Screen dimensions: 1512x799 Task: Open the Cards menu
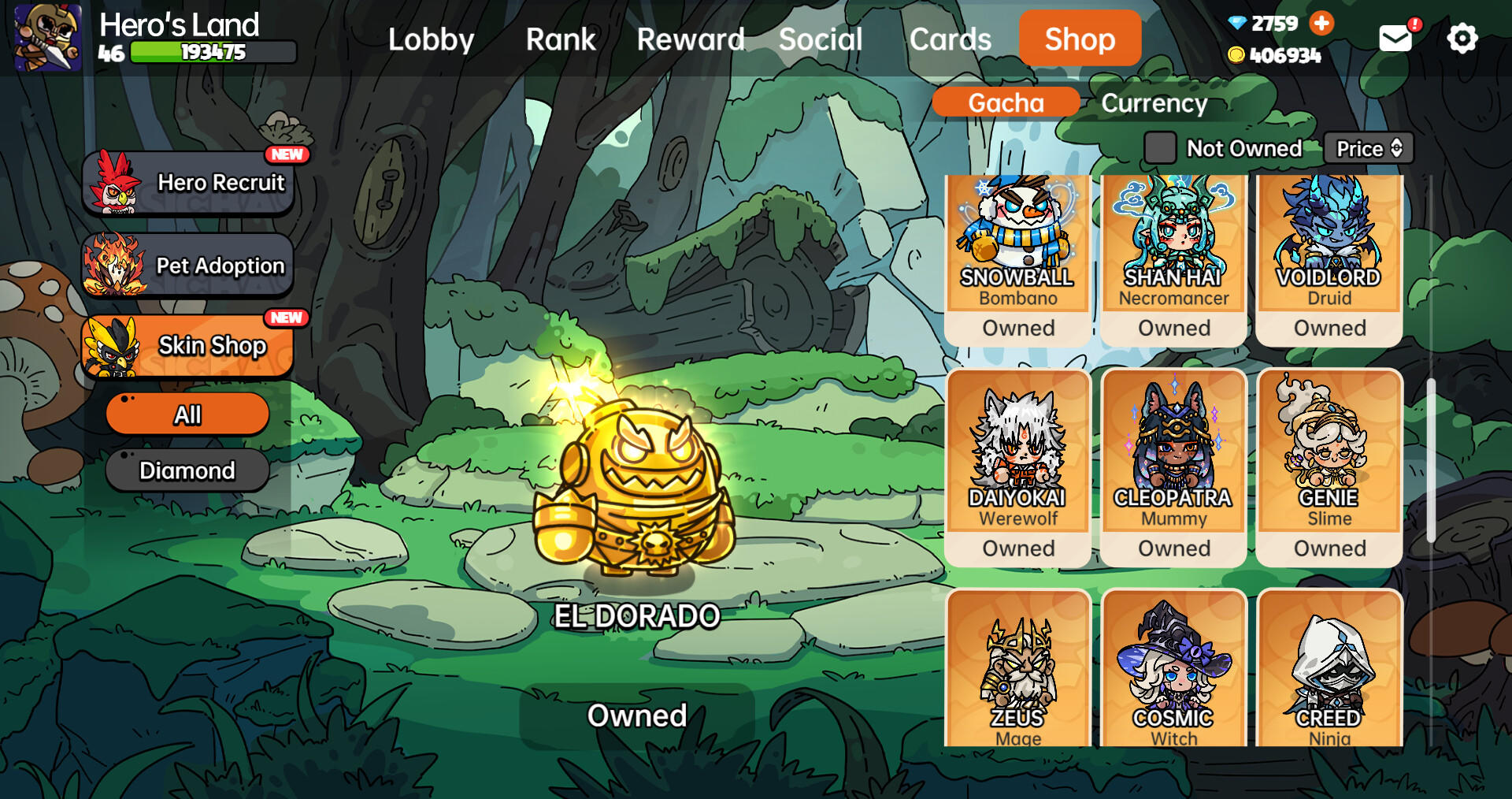point(951,39)
